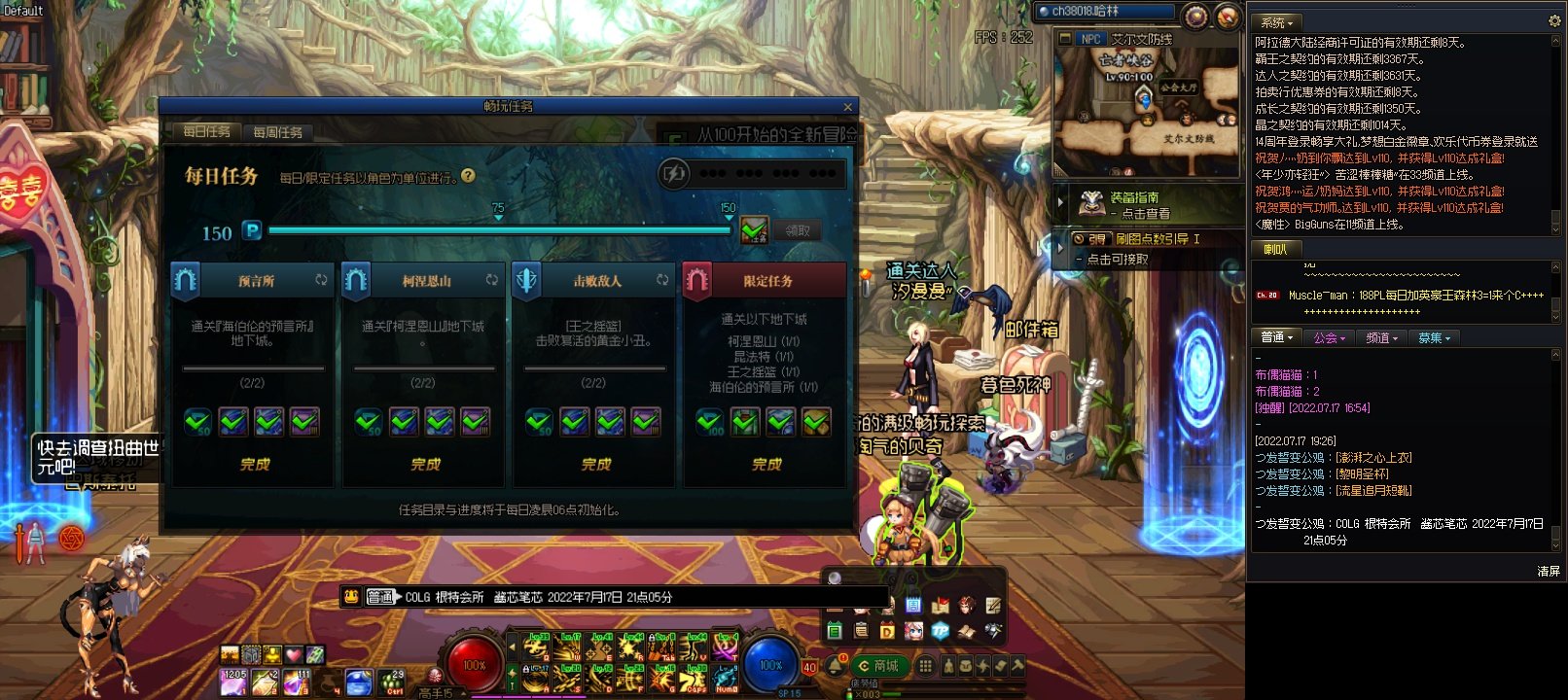The image size is (1568, 700).
Task: Click the blue TP hexagon icon
Action: point(940,631)
